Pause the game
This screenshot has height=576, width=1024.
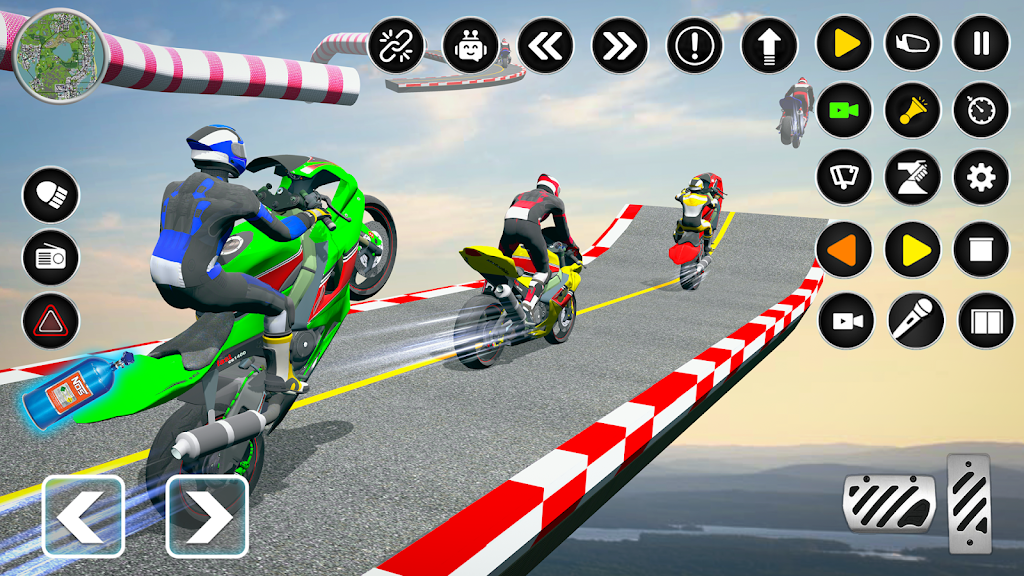(981, 43)
